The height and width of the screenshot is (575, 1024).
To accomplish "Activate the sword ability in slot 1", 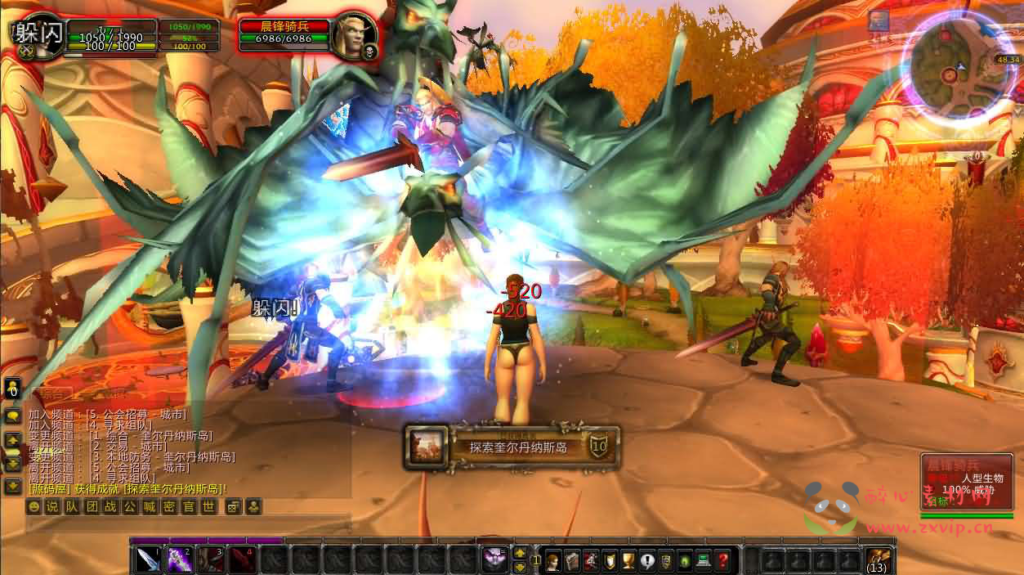I will pos(148,560).
